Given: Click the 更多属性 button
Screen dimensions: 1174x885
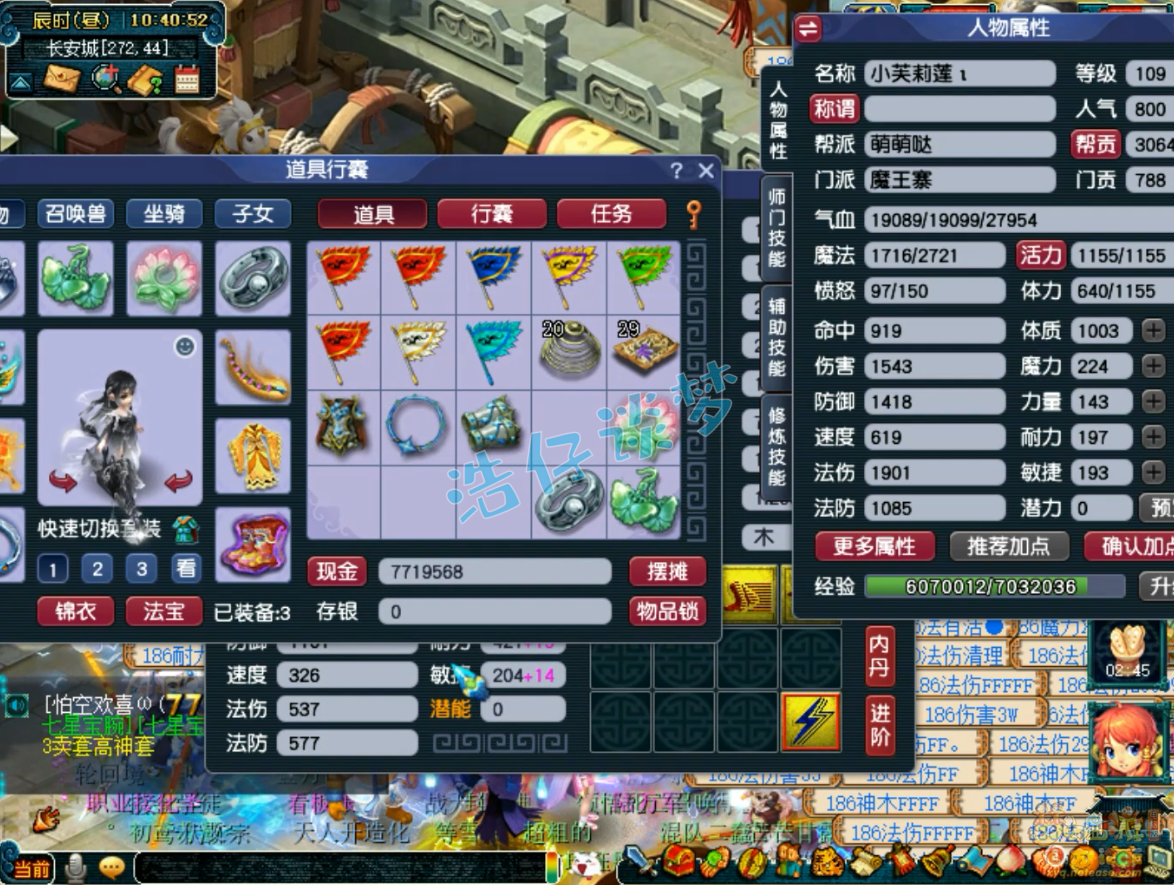Looking at the screenshot, I should click(x=874, y=546).
